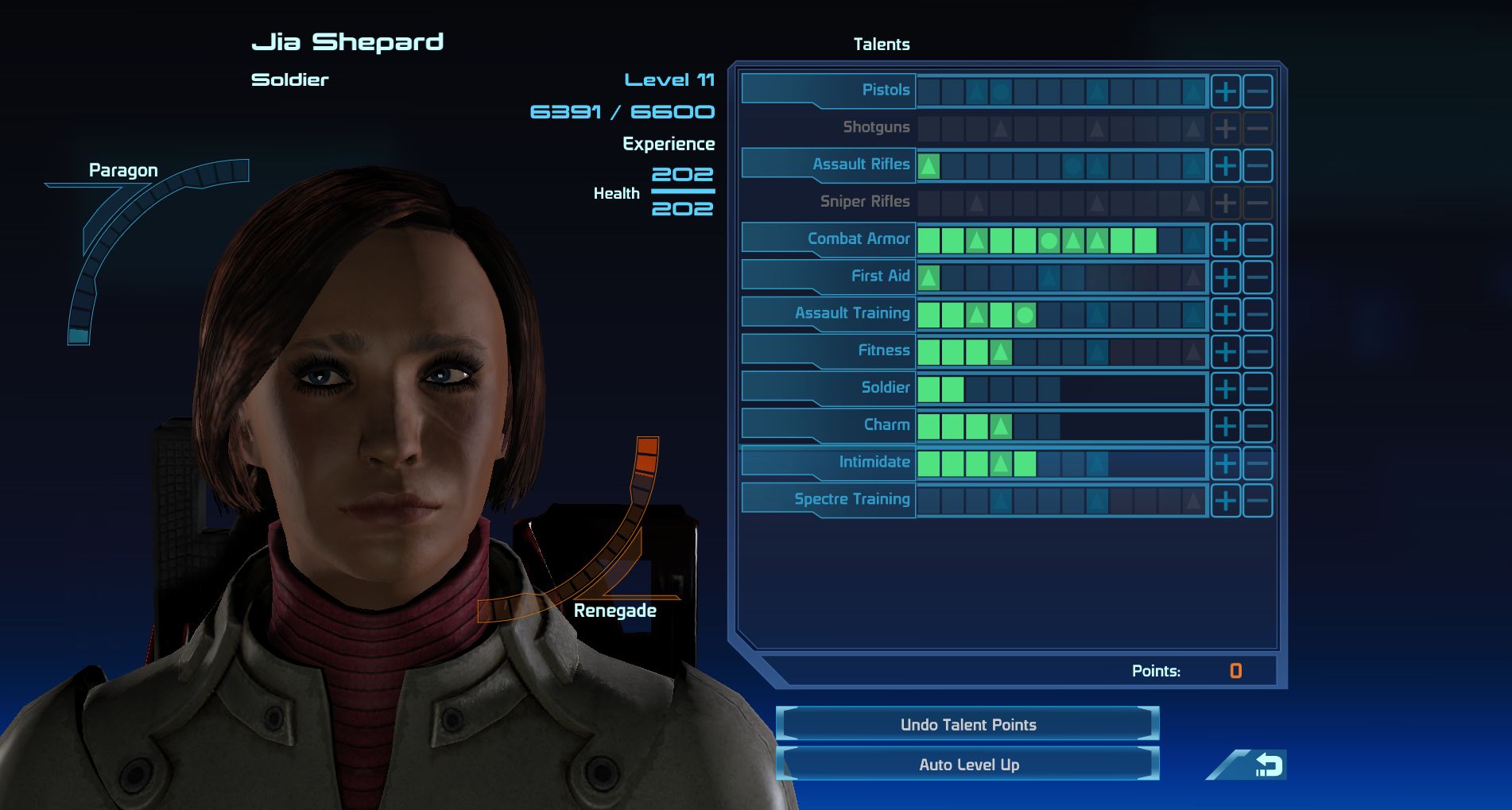Click the Paragon label
The height and width of the screenshot is (810, 1512).
[123, 169]
